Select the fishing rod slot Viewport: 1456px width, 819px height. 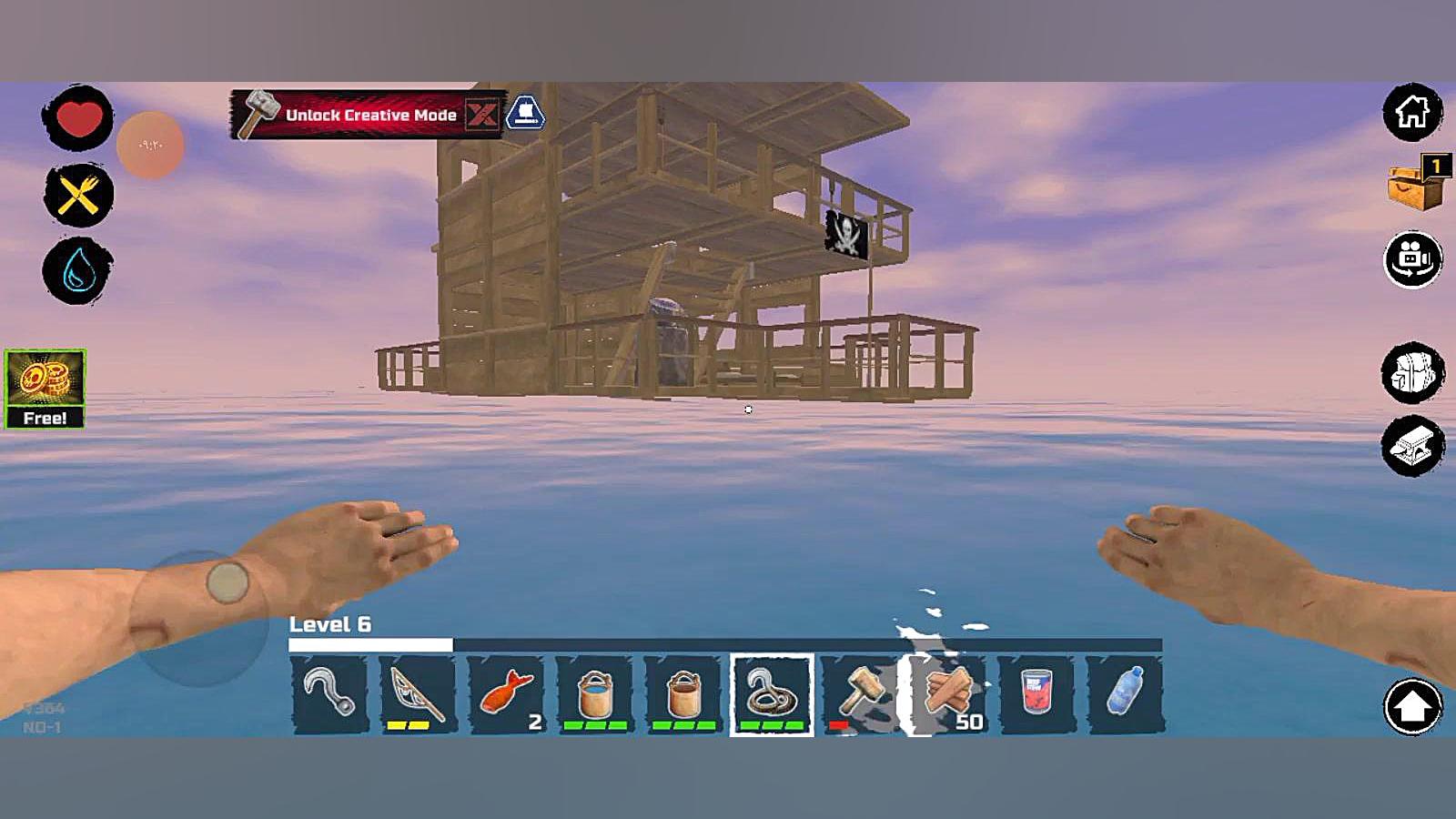[x=417, y=694]
